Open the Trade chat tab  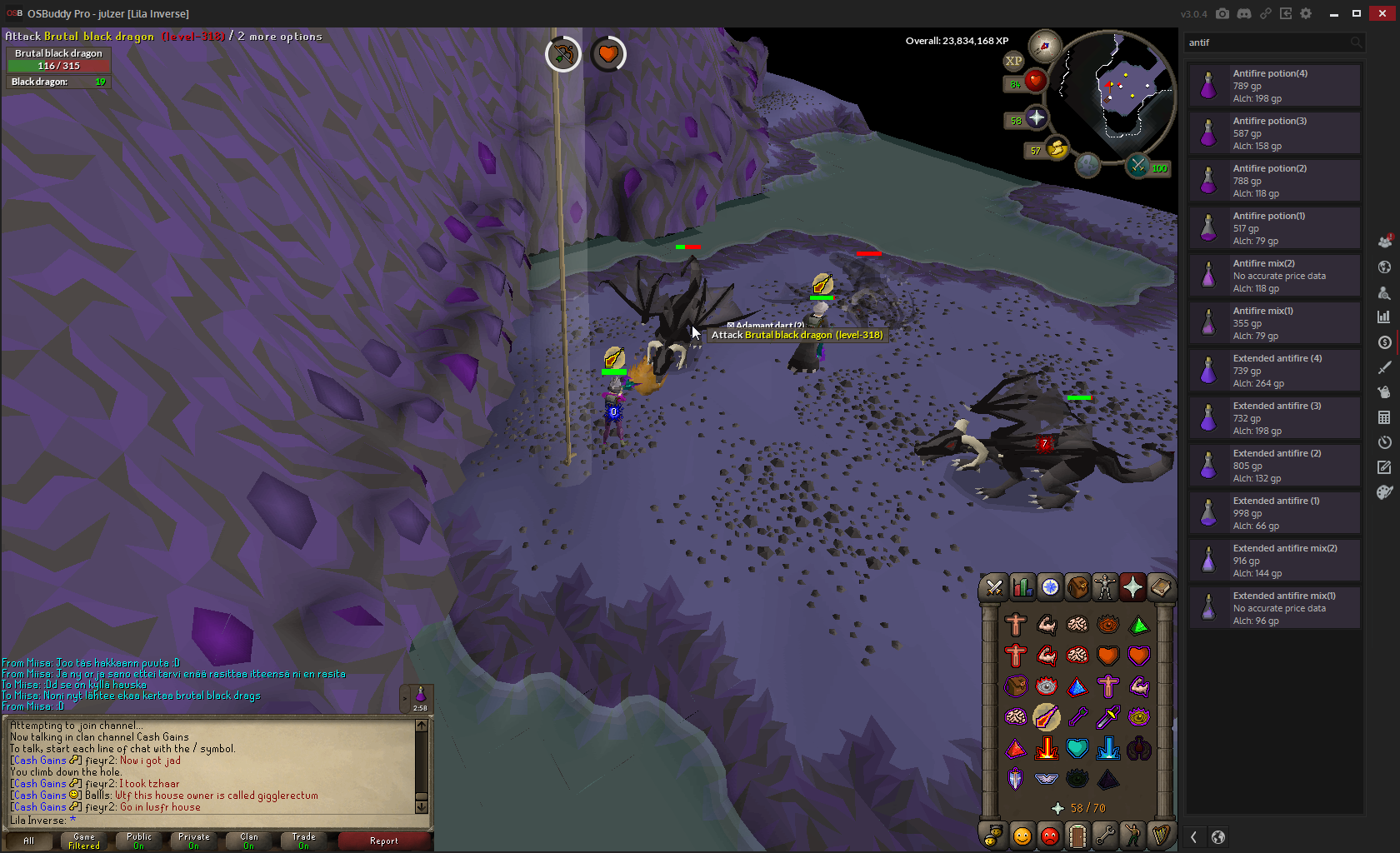pos(304,841)
